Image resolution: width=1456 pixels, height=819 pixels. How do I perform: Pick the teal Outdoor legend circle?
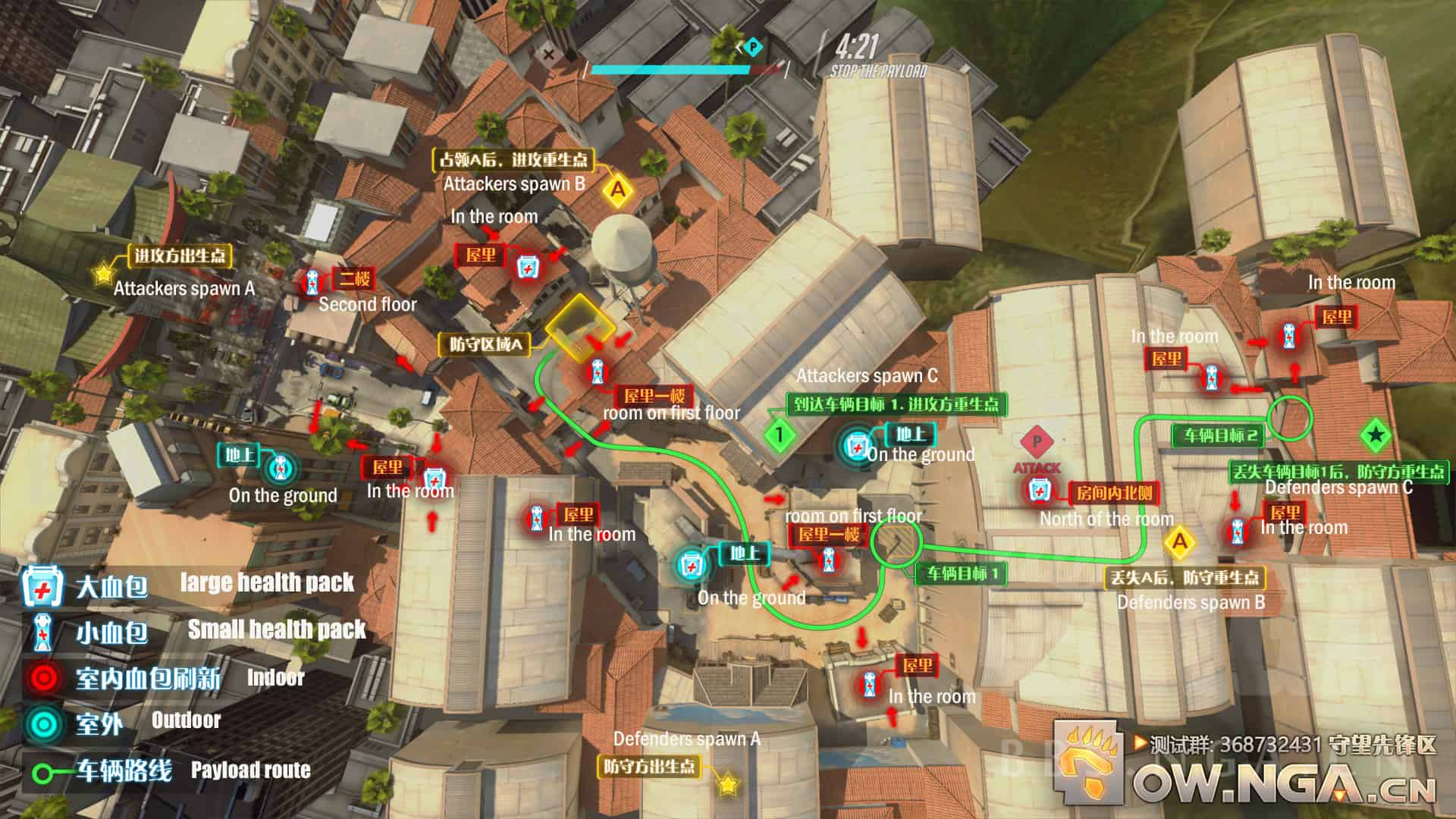pyautogui.click(x=42, y=723)
